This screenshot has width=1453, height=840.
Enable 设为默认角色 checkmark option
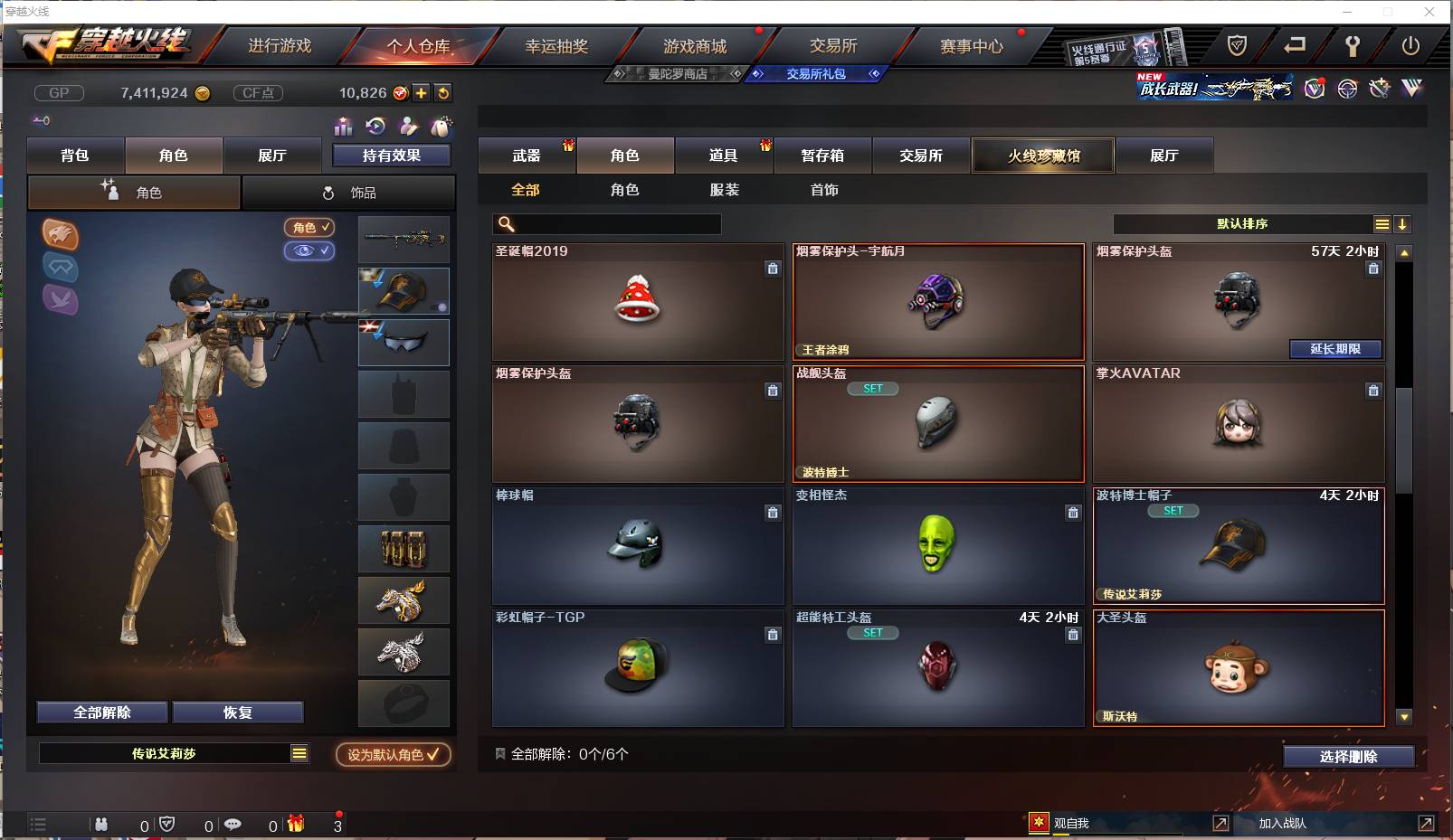(393, 755)
